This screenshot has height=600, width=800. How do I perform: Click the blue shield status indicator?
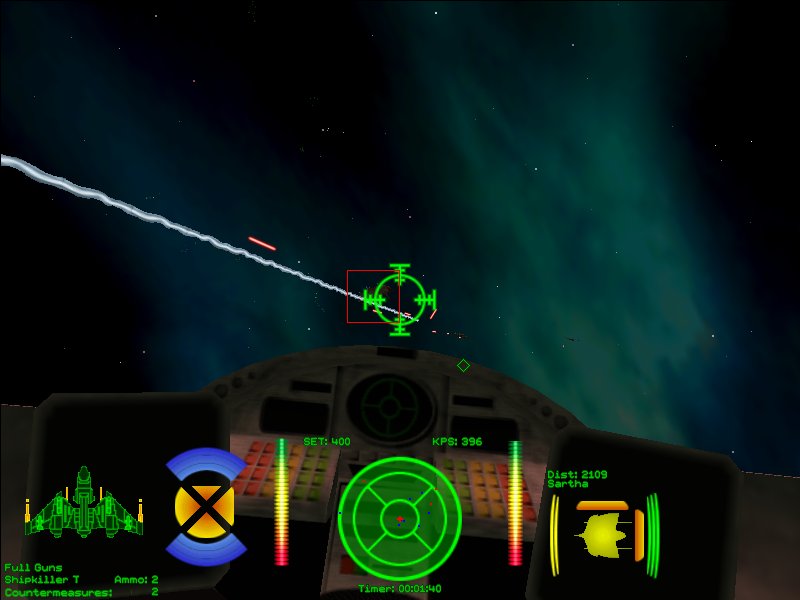pos(205,507)
